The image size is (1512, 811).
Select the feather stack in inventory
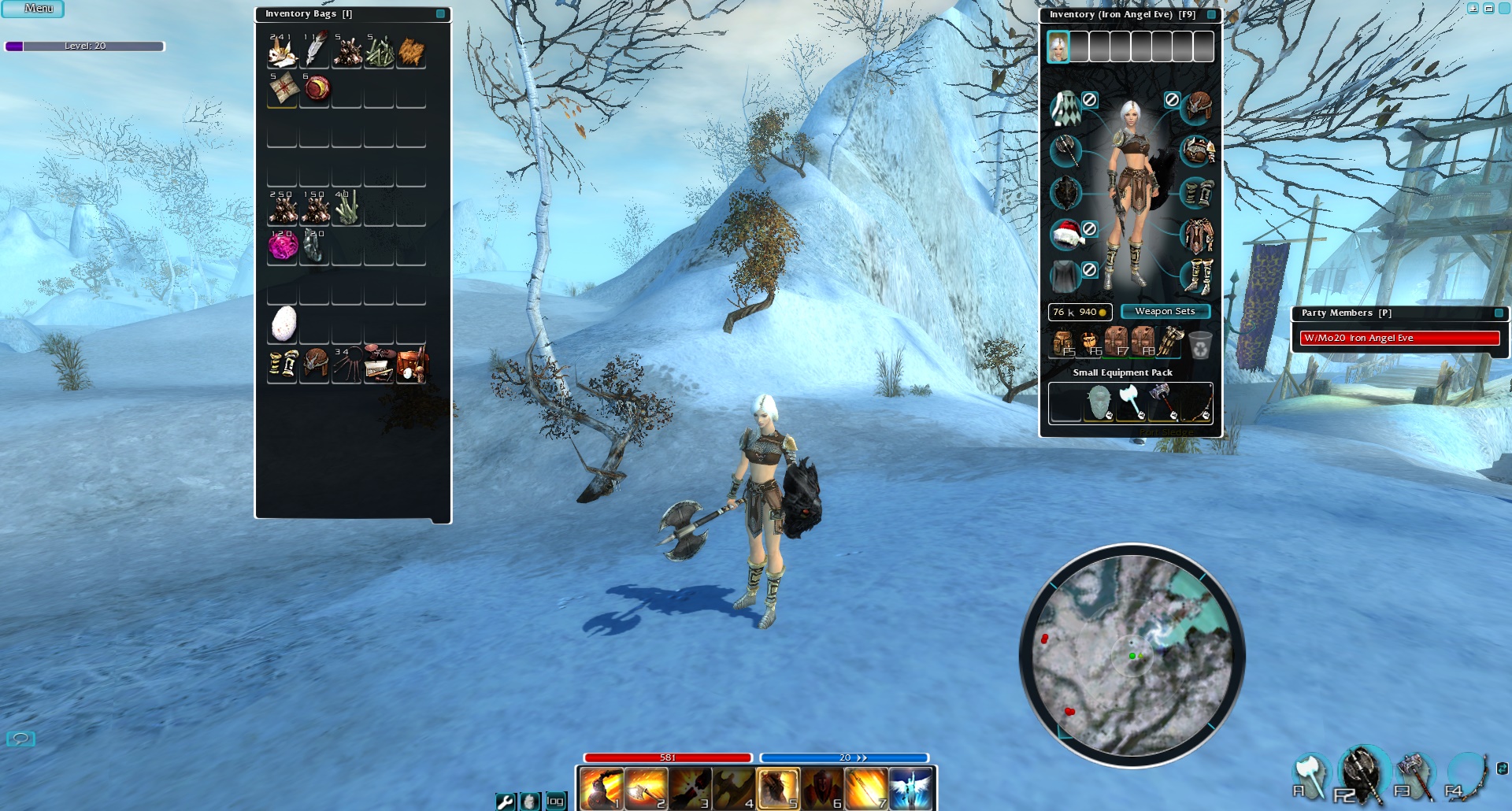(x=314, y=52)
